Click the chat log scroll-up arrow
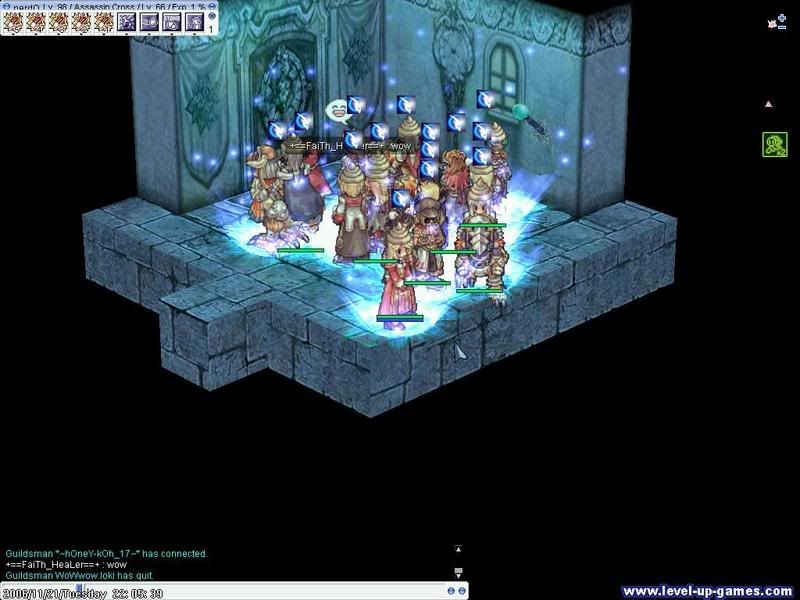Screen dimensions: 800x600 458,548
